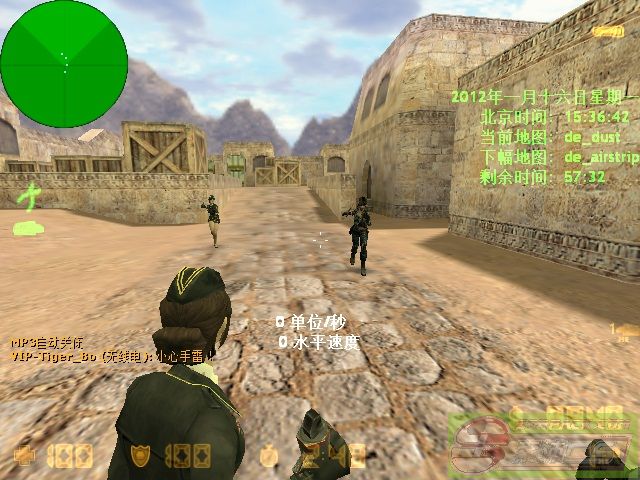Click the armor shield icon
The height and width of the screenshot is (480, 640).
pos(142,456)
